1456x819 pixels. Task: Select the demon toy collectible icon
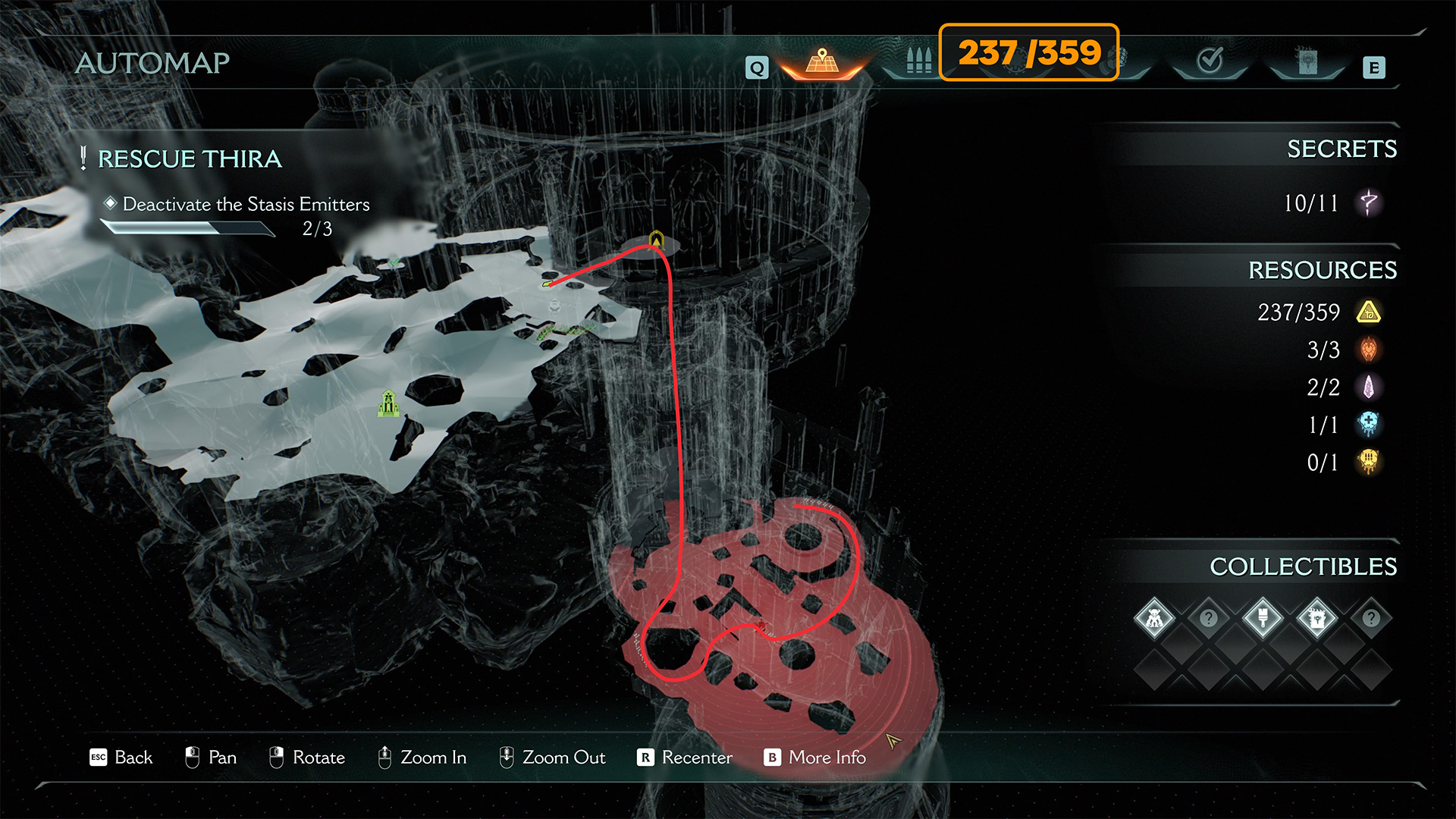click(1154, 618)
